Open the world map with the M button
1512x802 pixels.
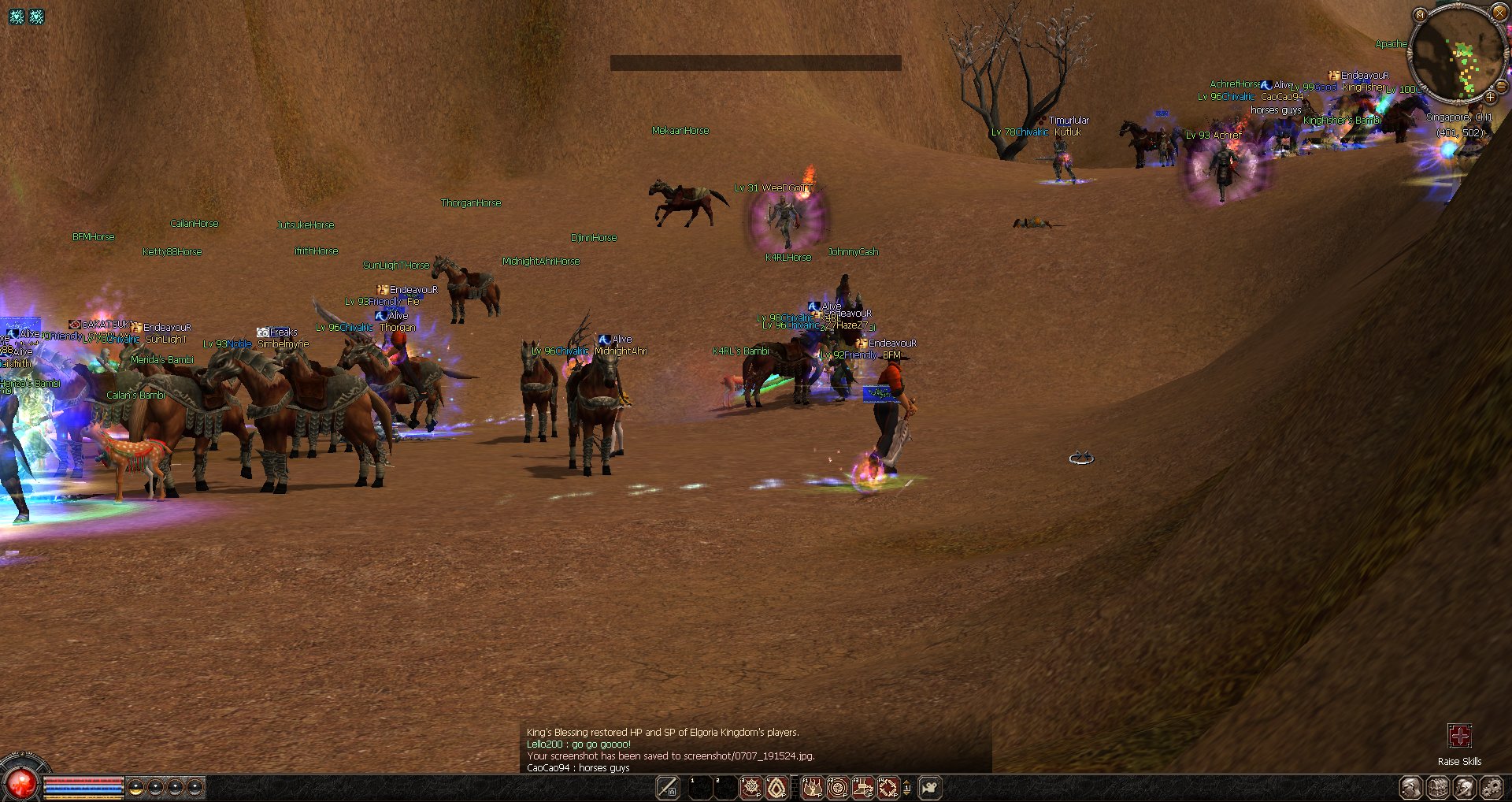[1420, 15]
